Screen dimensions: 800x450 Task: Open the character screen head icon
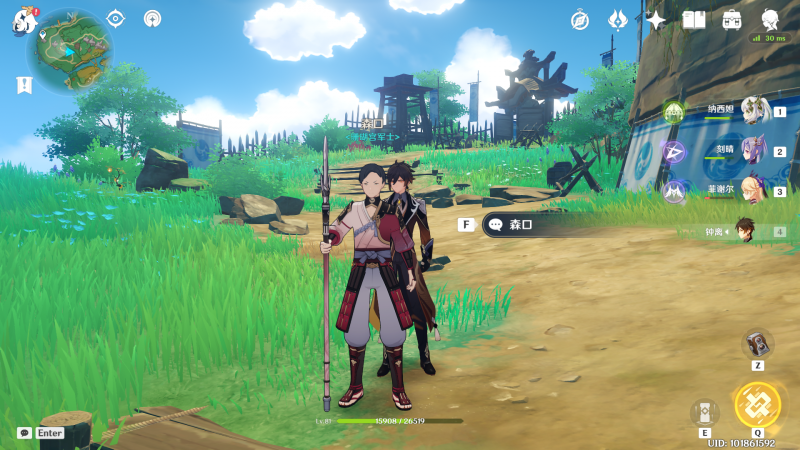[x=771, y=20]
